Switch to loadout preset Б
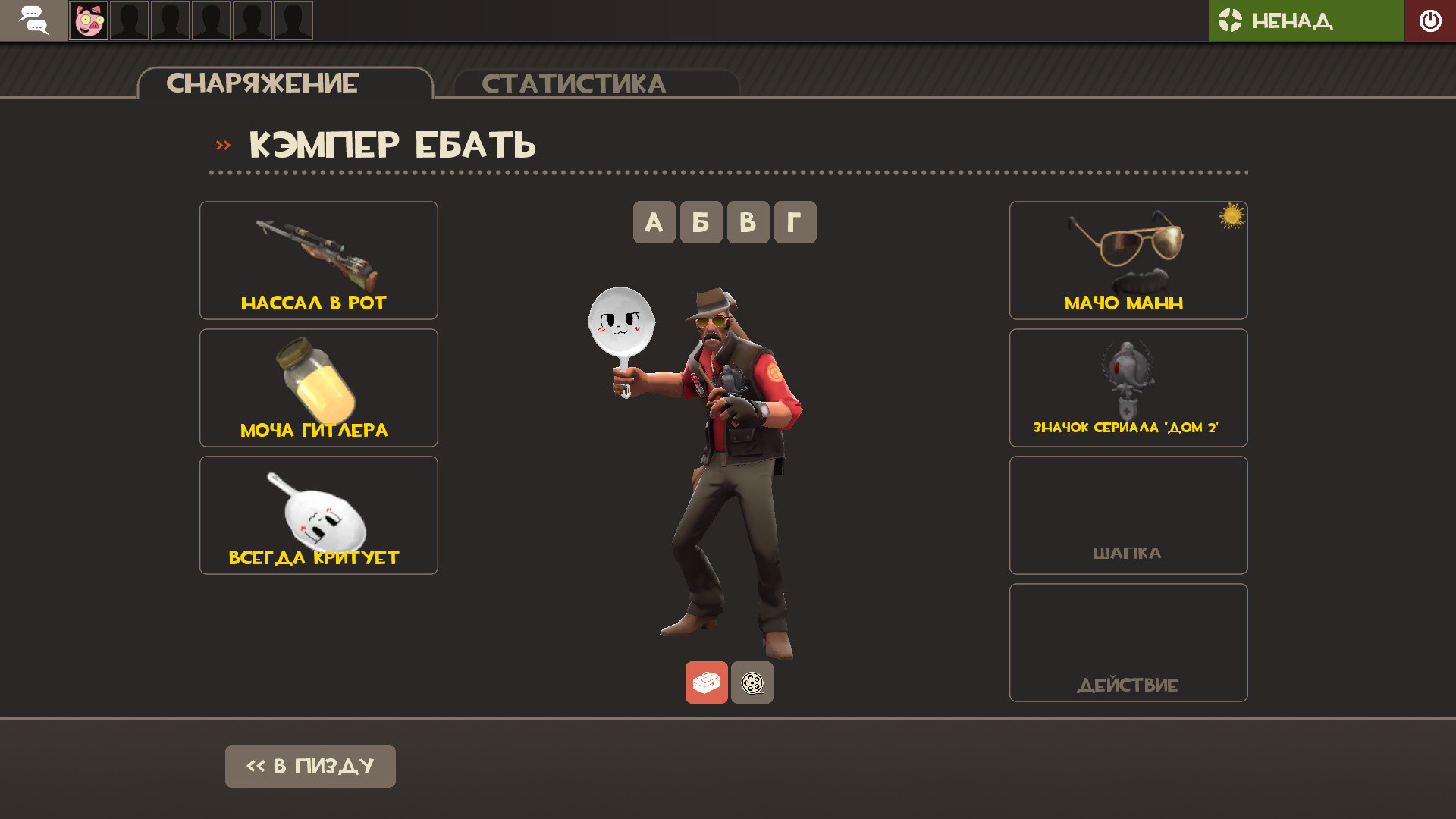Viewport: 1456px width, 819px height. tap(700, 221)
